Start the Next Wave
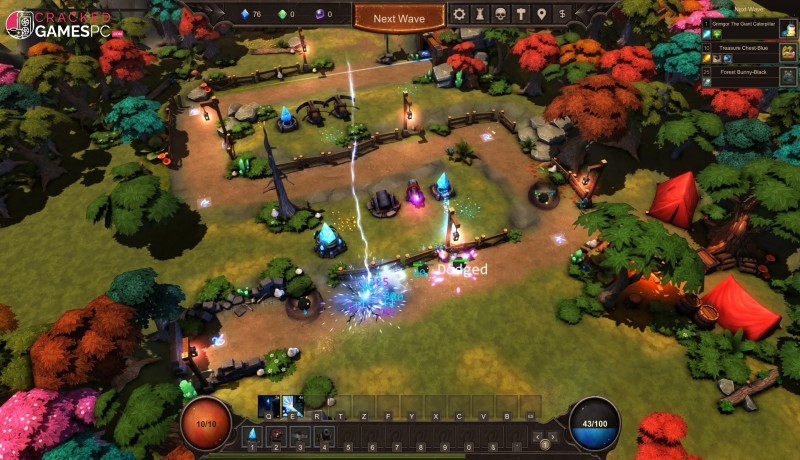The width and height of the screenshot is (800, 460). pyautogui.click(x=398, y=18)
